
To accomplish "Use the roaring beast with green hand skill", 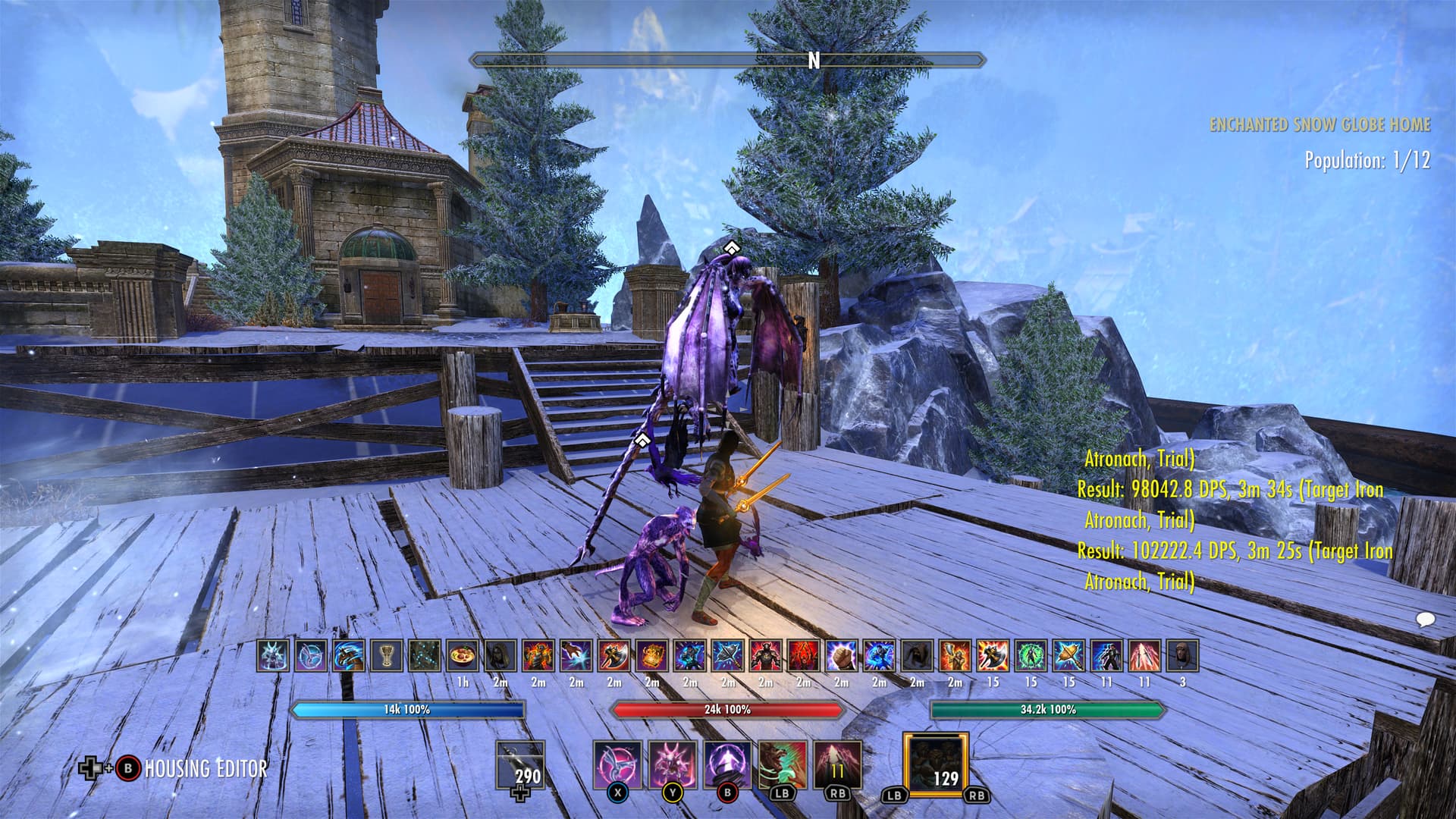I will [x=783, y=764].
